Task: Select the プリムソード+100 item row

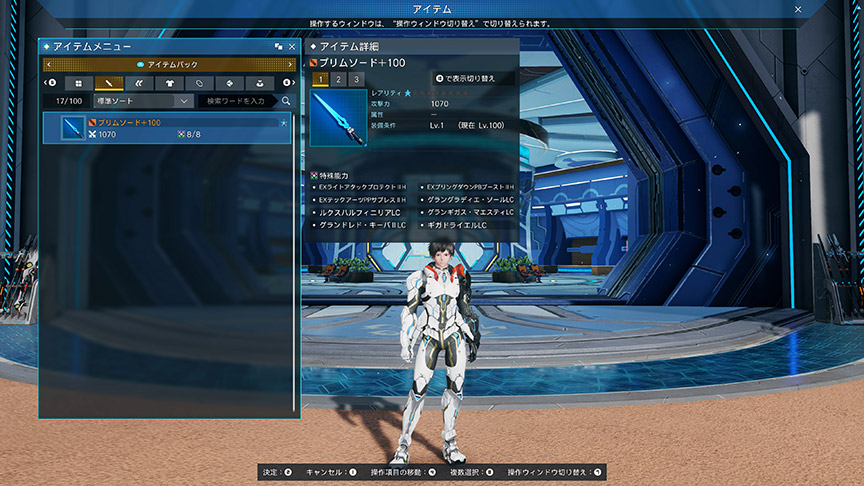Action: [x=167, y=128]
